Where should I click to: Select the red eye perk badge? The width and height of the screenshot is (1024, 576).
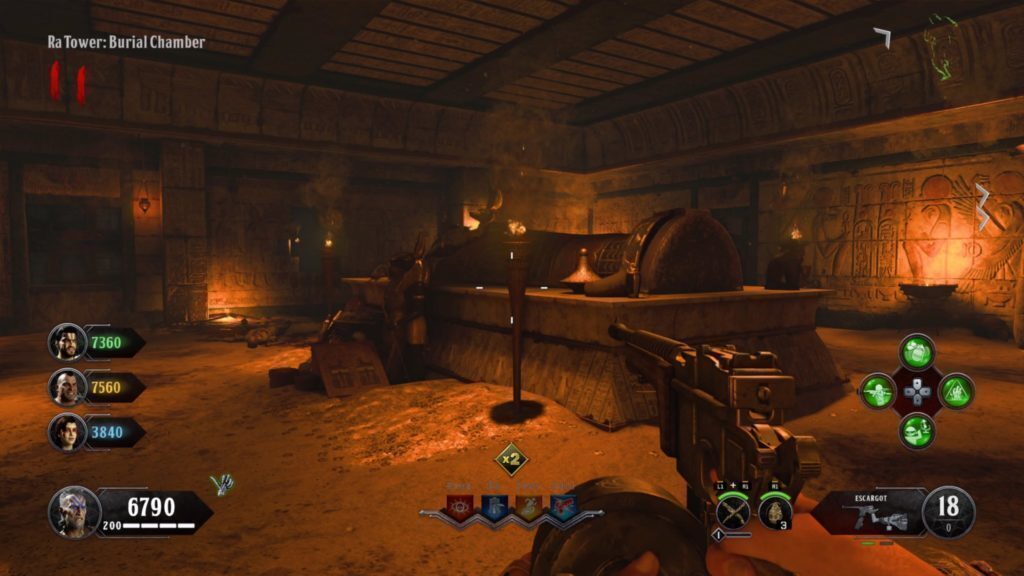click(x=461, y=506)
